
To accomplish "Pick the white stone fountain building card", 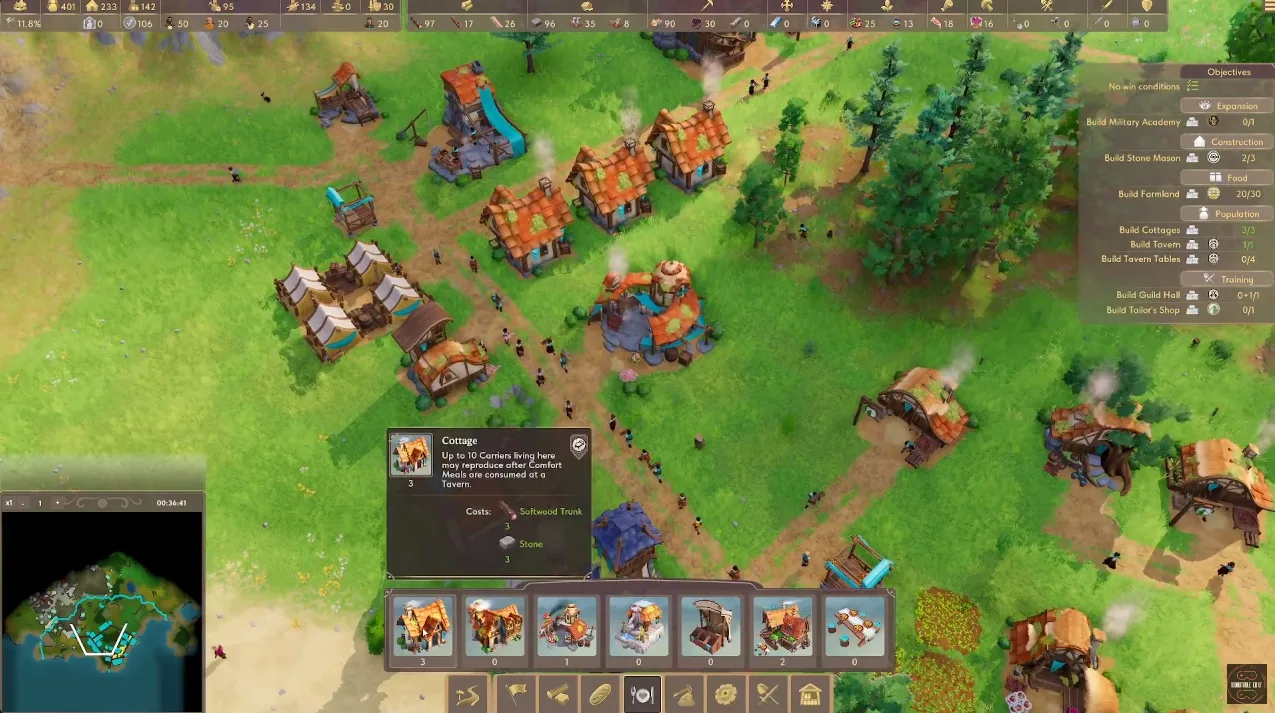I will pos(638,626).
